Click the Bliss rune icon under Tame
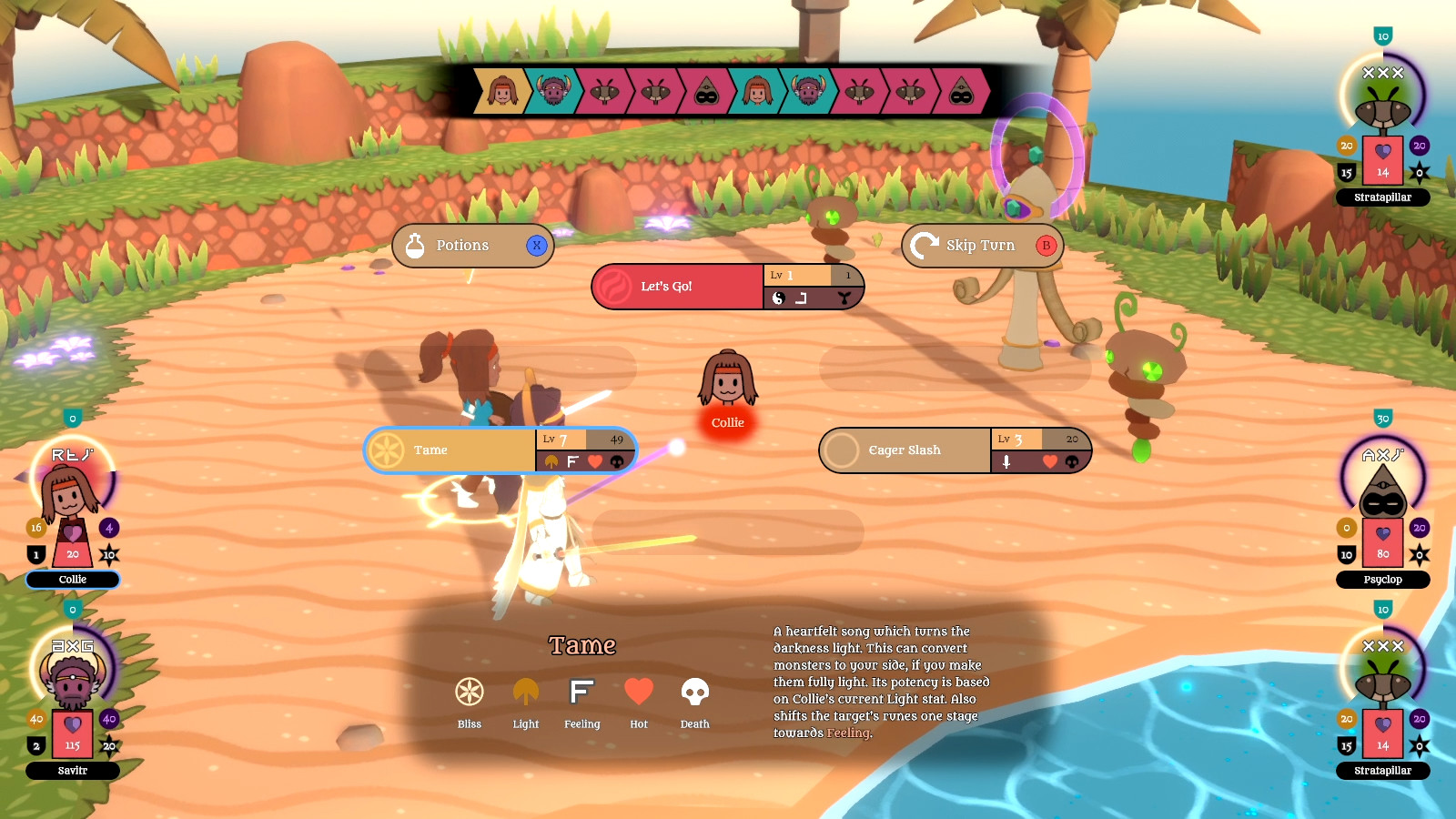The height and width of the screenshot is (819, 1456). pos(469,692)
